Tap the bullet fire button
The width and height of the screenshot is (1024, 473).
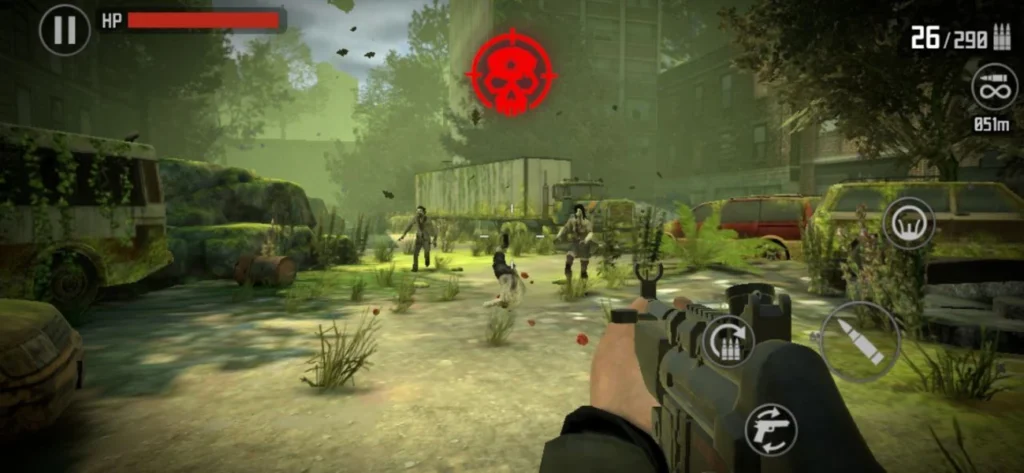click(x=860, y=341)
